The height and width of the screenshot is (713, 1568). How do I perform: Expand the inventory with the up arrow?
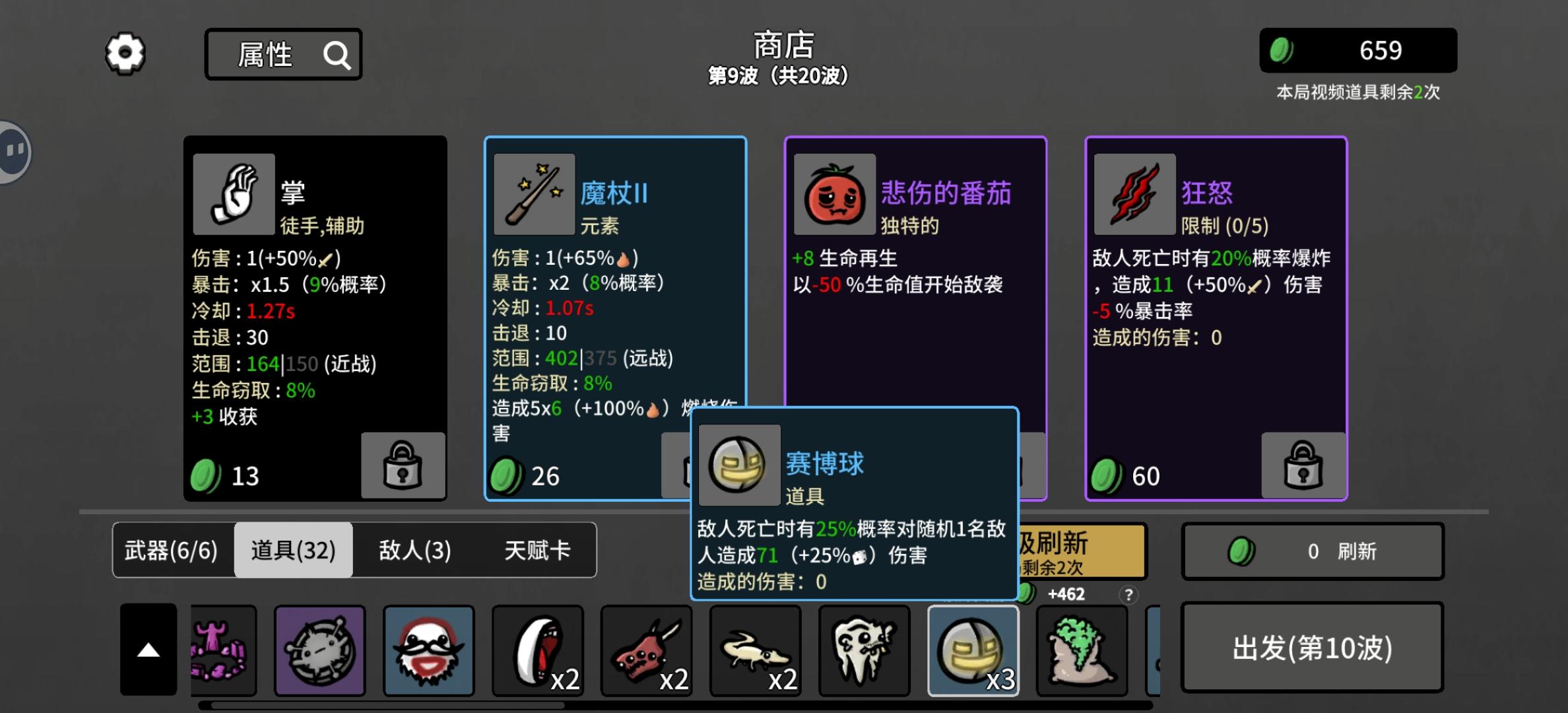click(x=148, y=650)
